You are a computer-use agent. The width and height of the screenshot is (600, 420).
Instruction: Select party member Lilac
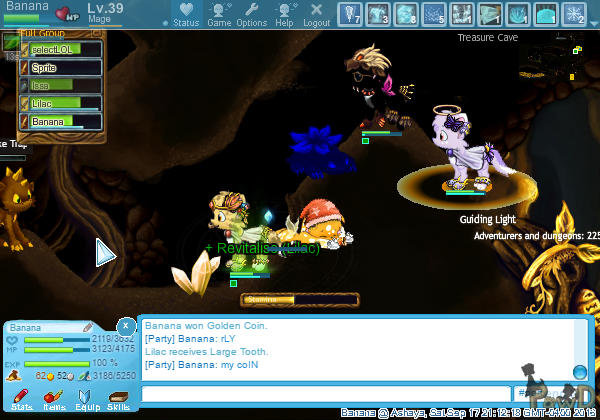pos(61,103)
